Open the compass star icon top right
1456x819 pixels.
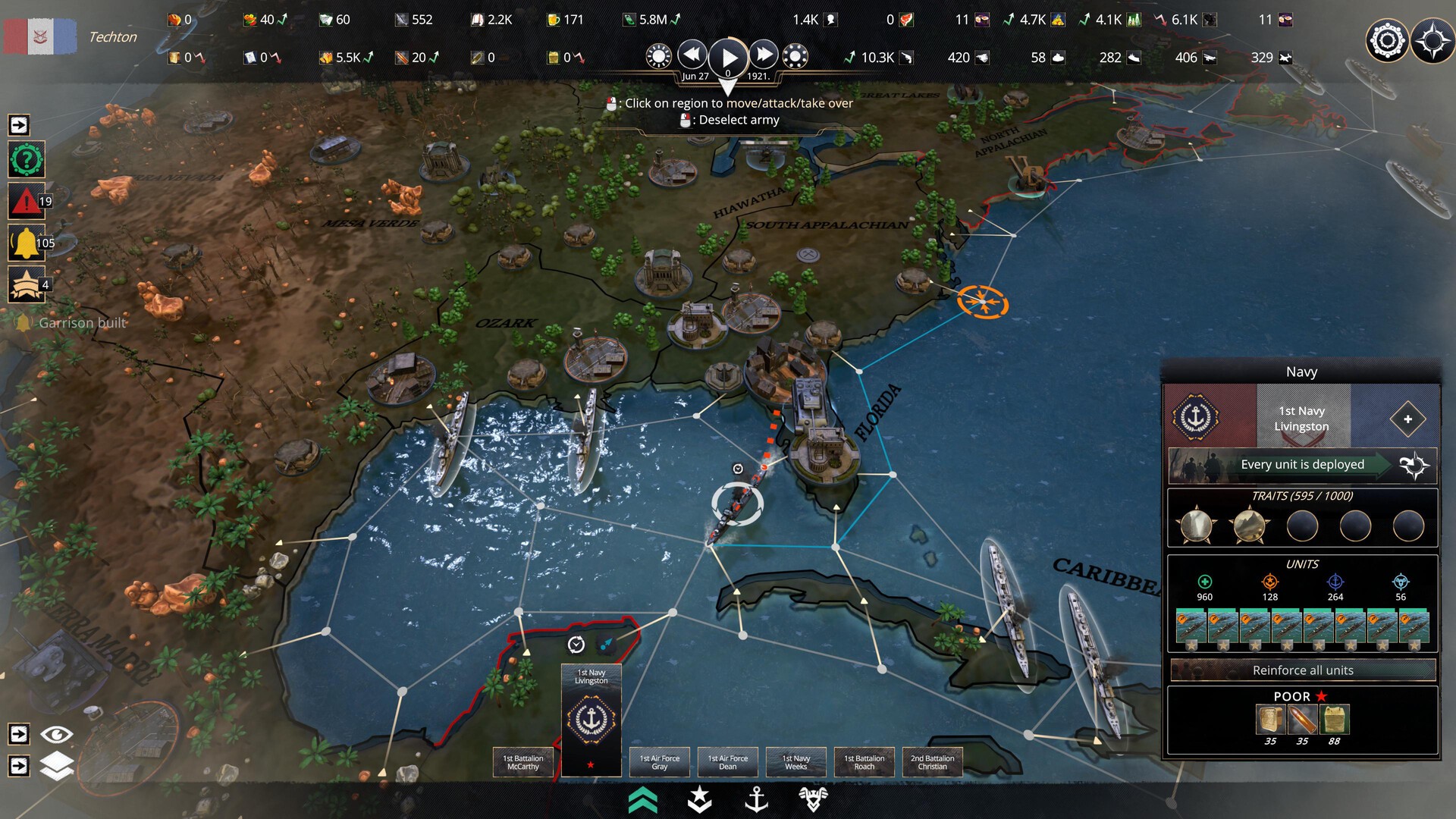(x=1432, y=39)
